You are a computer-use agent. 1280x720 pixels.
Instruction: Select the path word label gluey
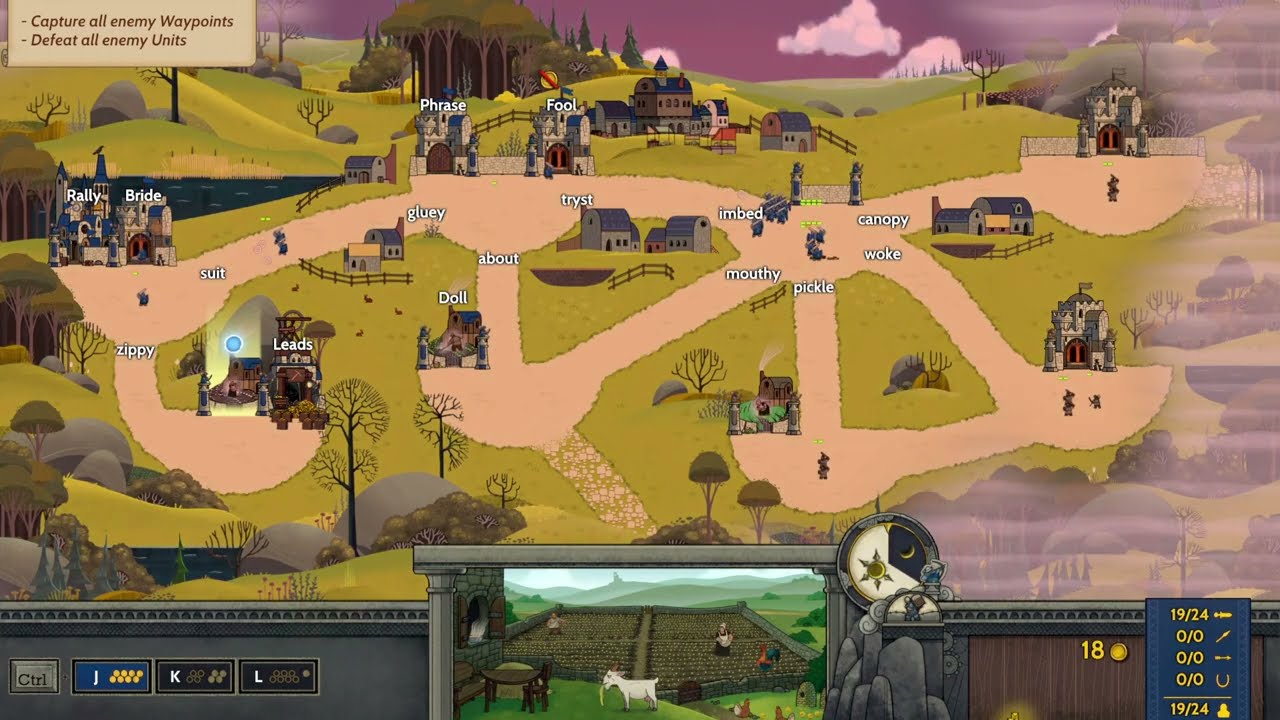(426, 213)
